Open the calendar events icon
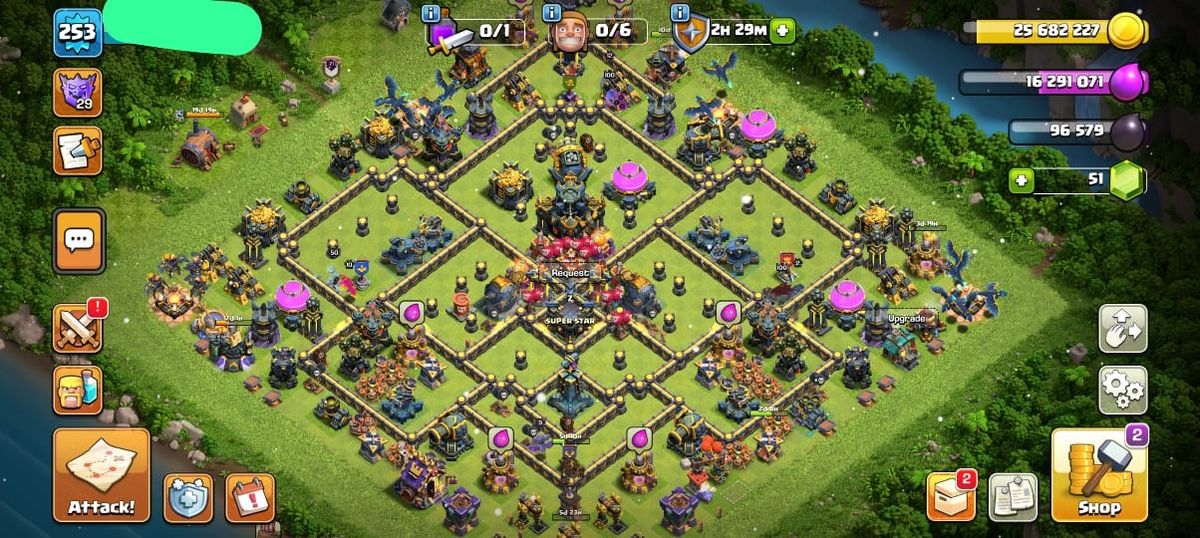1200x538 pixels. click(249, 497)
